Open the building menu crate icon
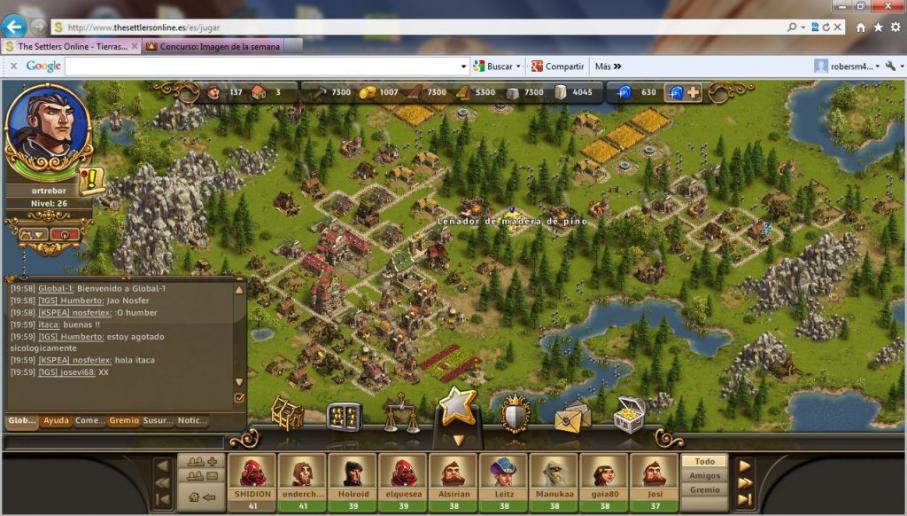Image resolution: width=907 pixels, height=516 pixels. [288, 413]
